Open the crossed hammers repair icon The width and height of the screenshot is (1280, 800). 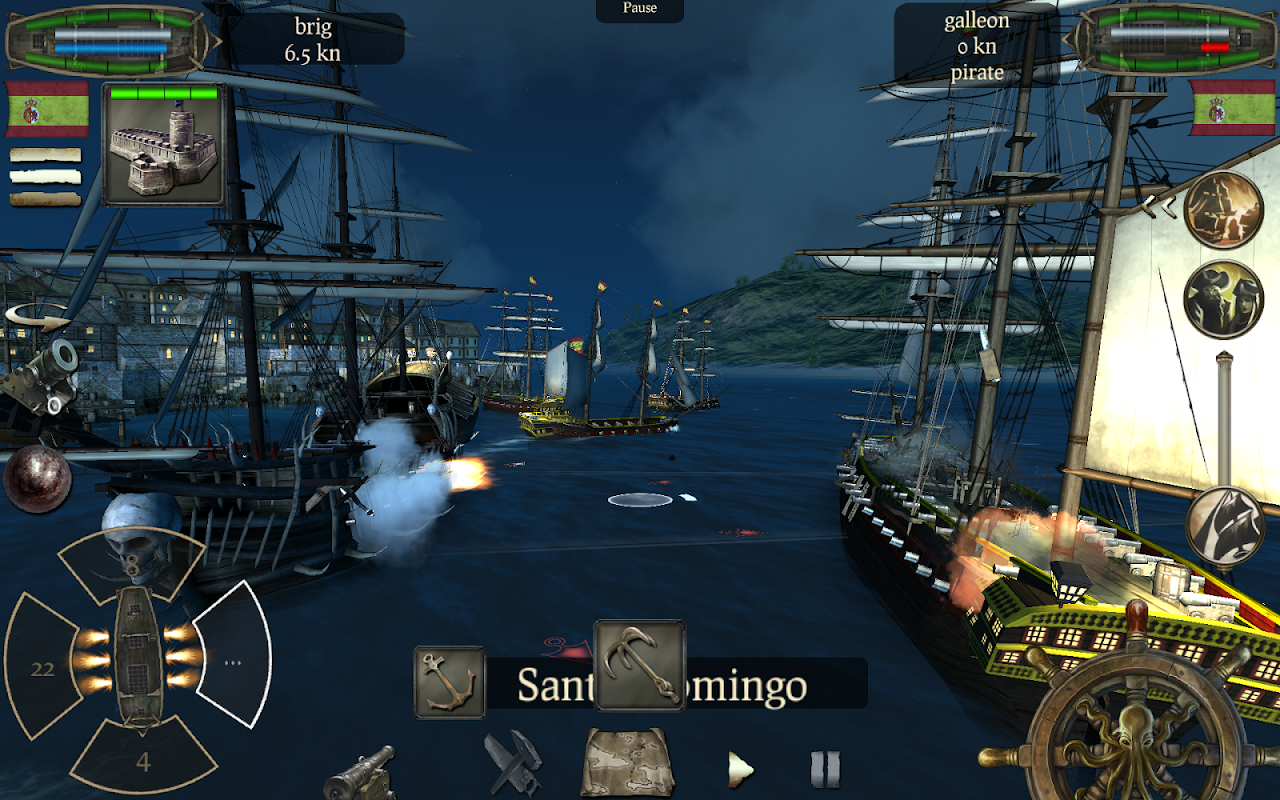(513, 764)
